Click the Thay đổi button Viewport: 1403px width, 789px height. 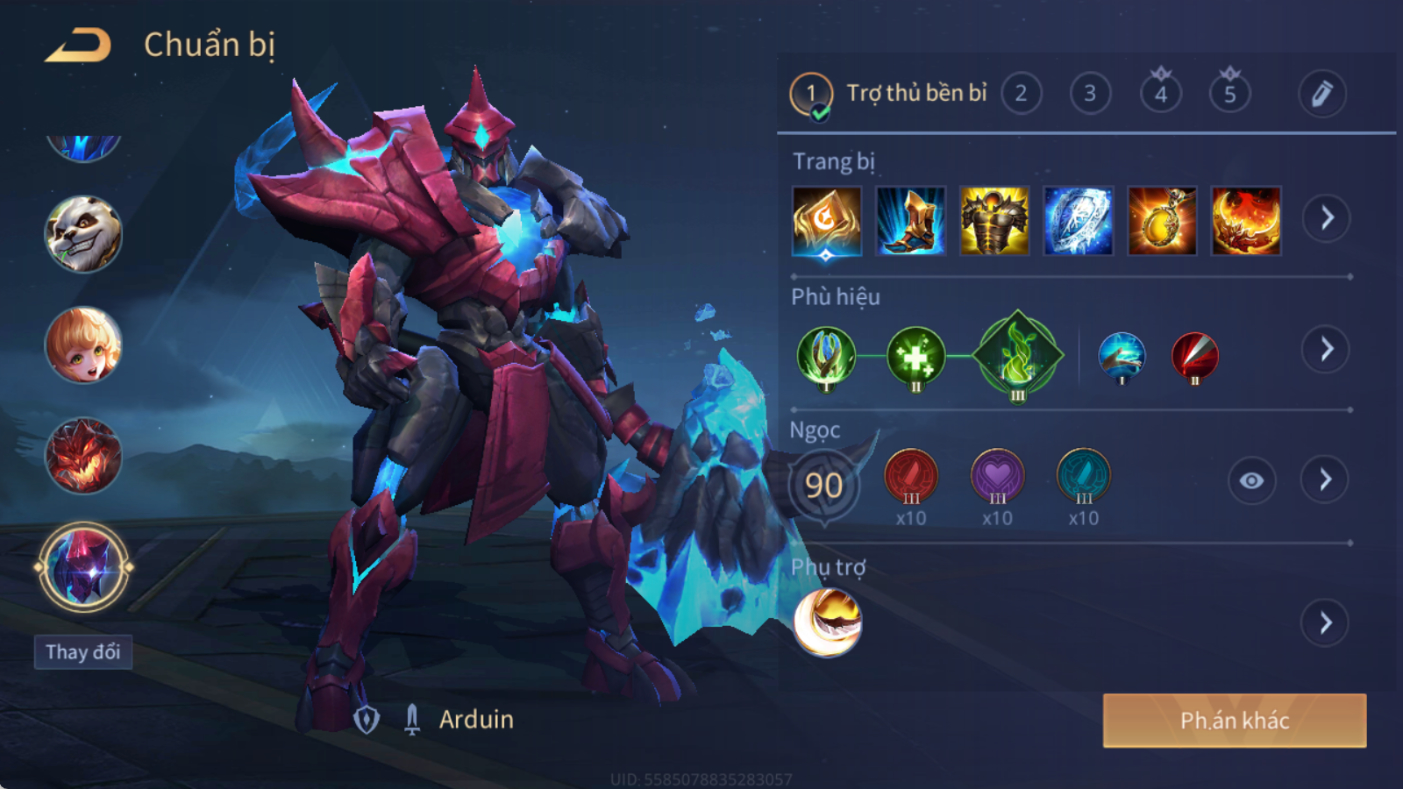tap(83, 652)
